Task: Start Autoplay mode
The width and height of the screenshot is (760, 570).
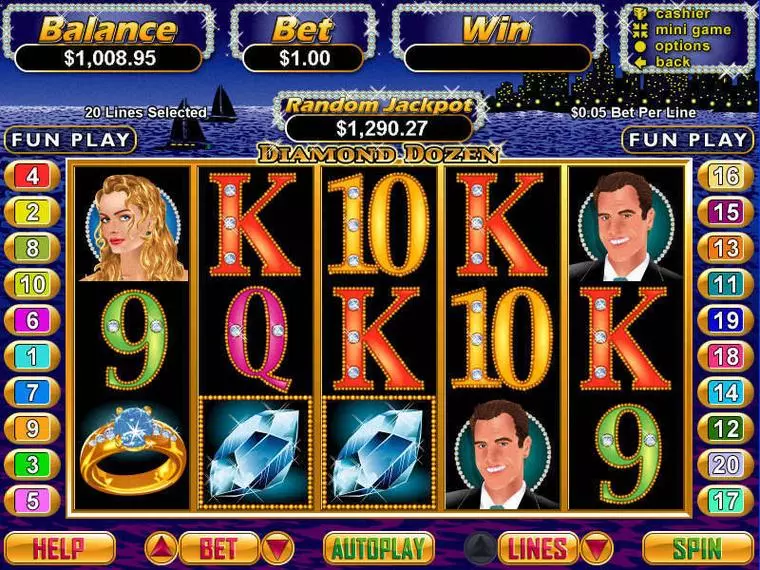Action: click(379, 548)
